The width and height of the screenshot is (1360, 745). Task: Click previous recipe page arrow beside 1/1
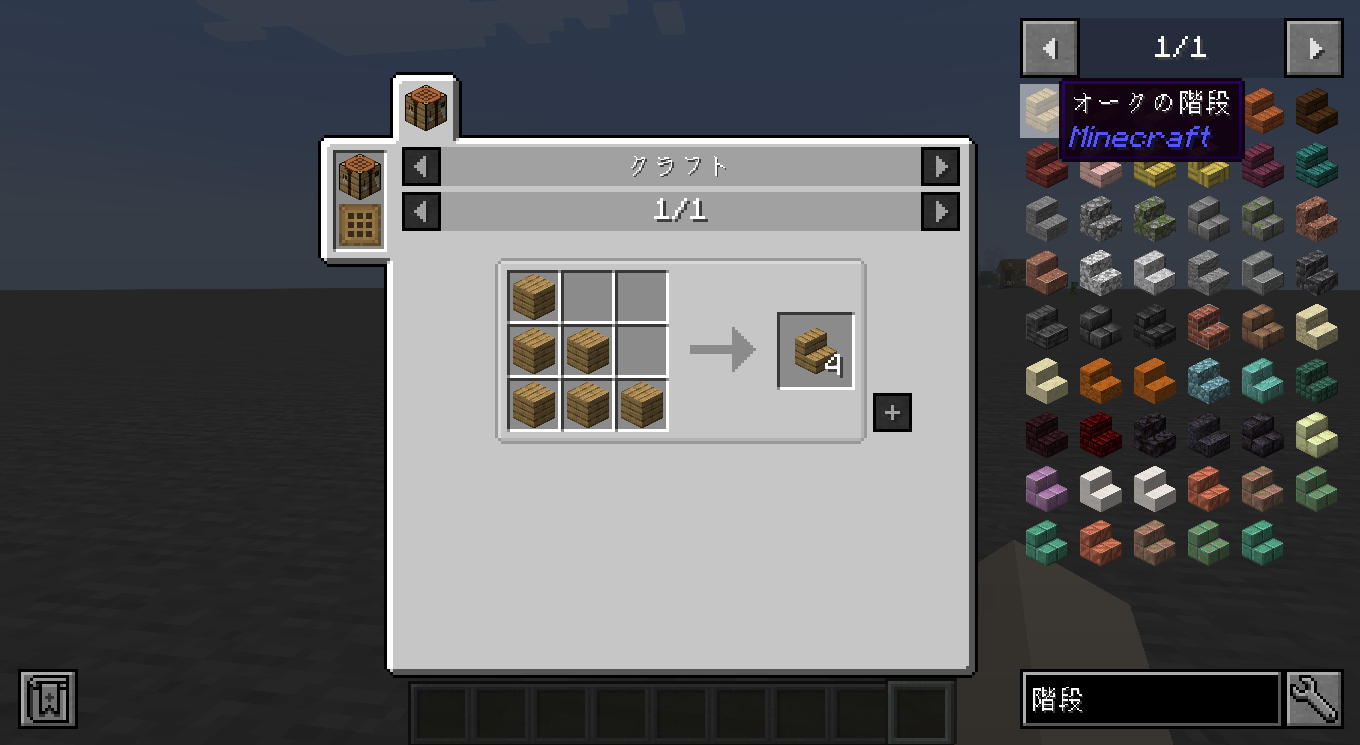coord(420,211)
